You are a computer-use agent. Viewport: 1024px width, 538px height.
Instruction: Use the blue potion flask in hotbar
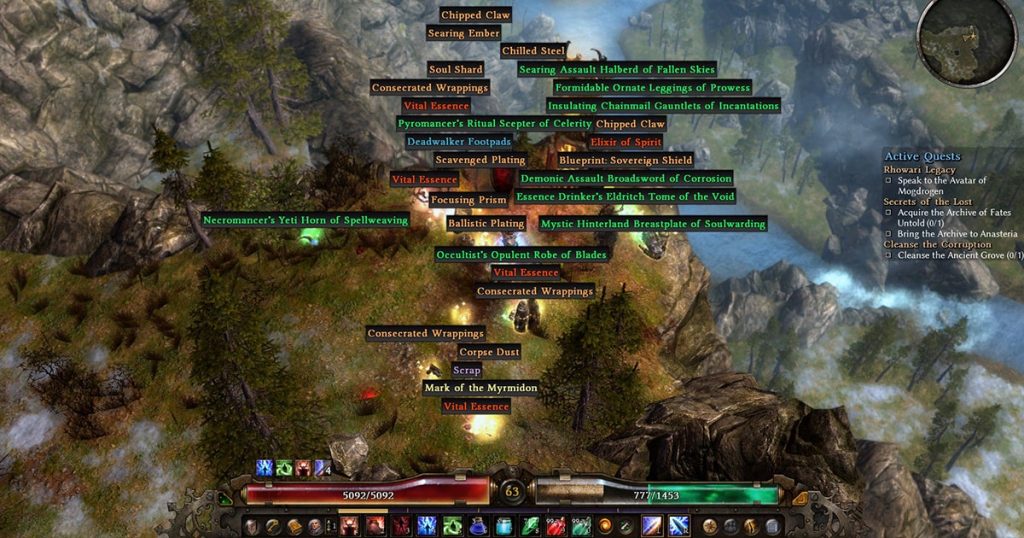[x=479, y=526]
